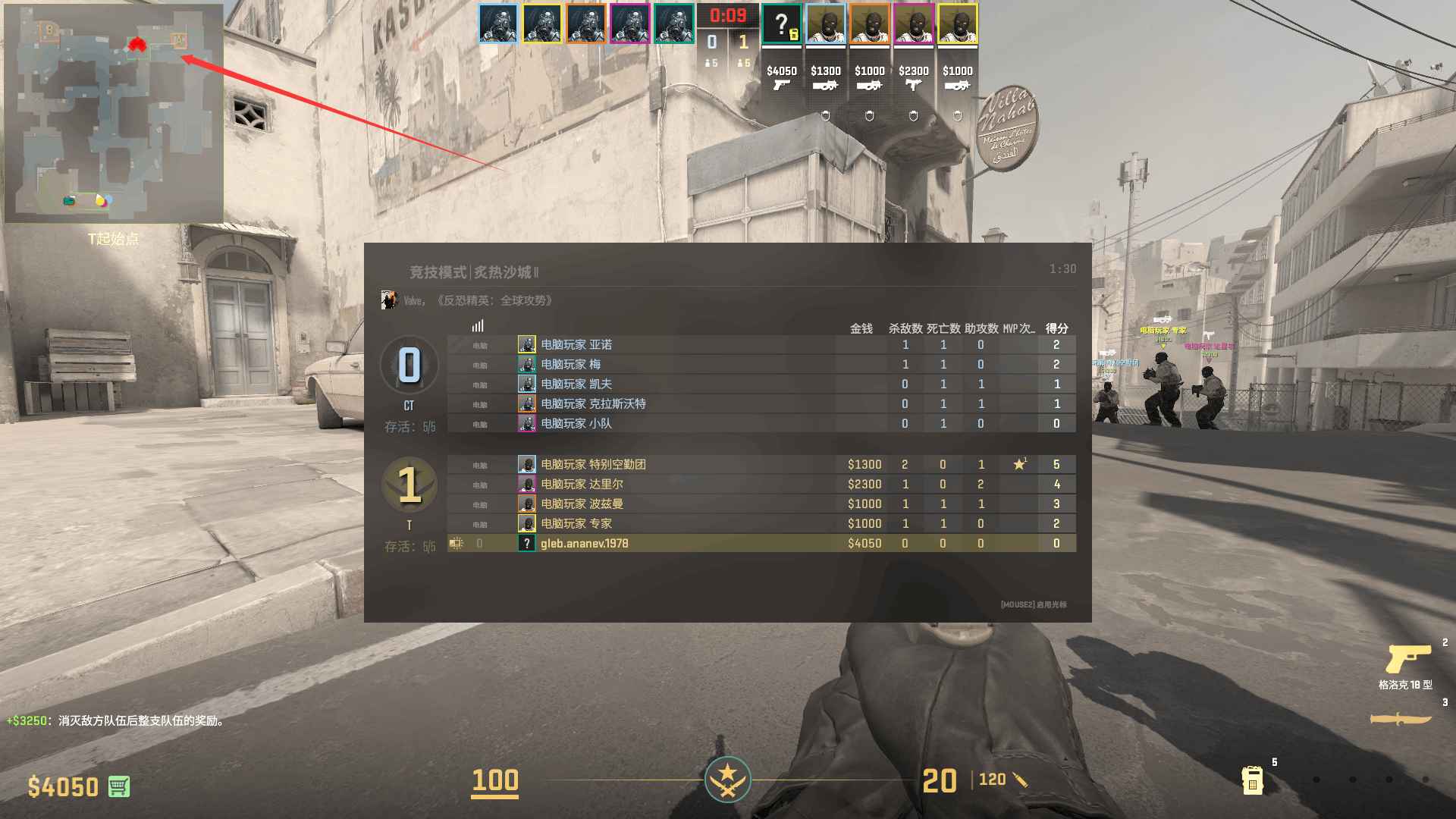Select the Glock-18 pistol weapon slot
Image resolution: width=1456 pixels, height=819 pixels.
(x=1407, y=660)
